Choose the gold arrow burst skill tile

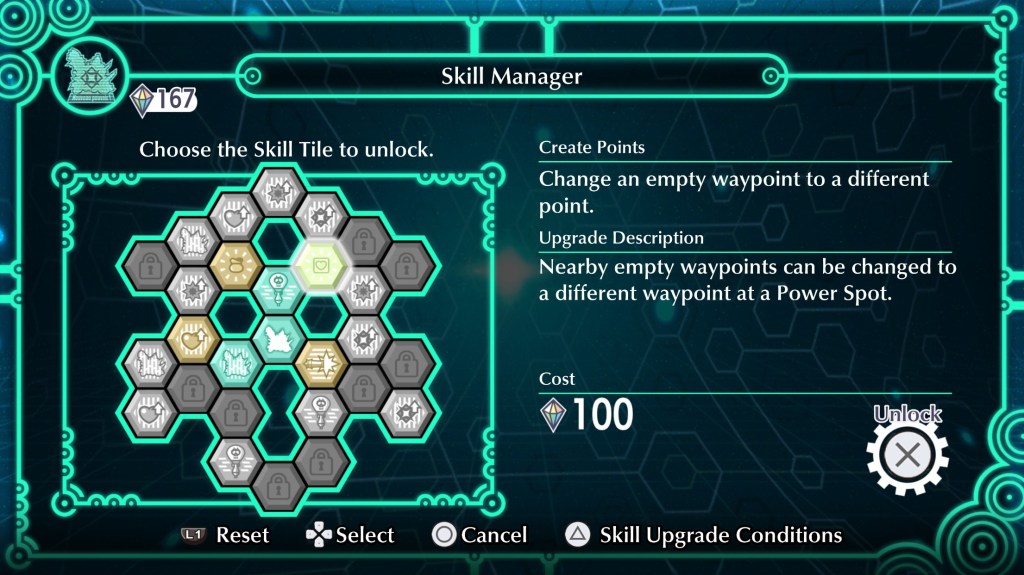pos(320,361)
